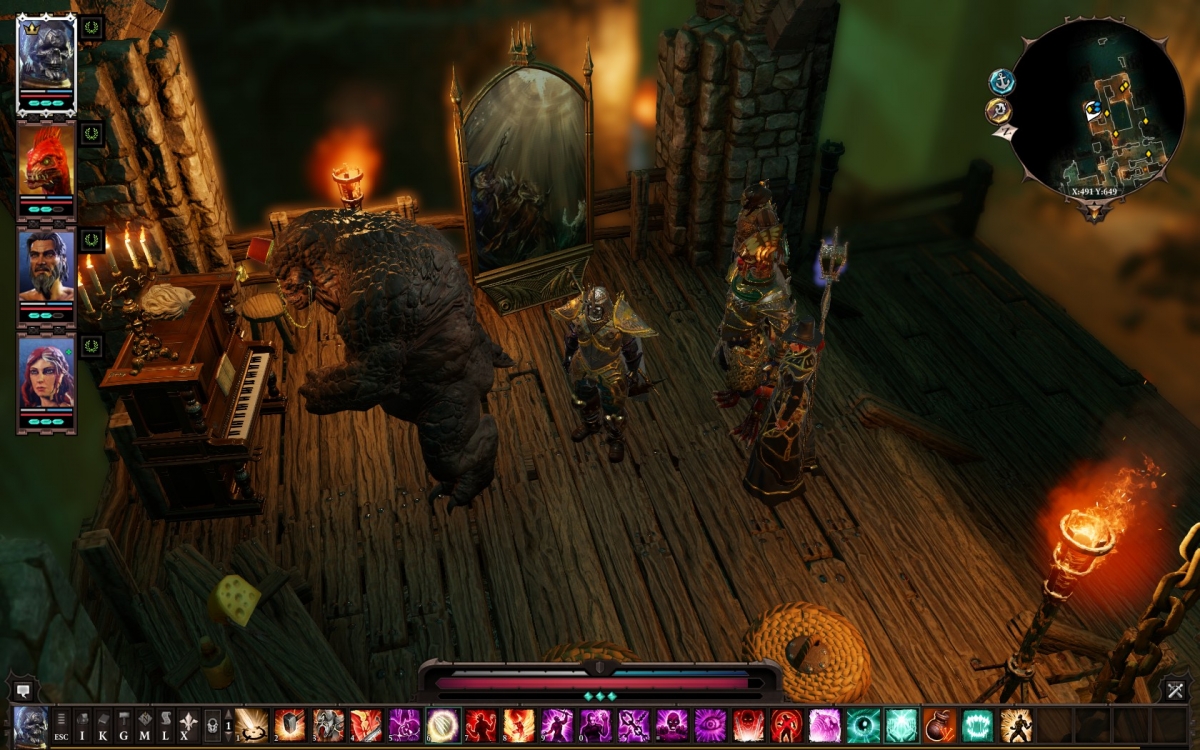Open the crafting hammer G button
Image resolution: width=1200 pixels, height=750 pixels.
(x=124, y=724)
